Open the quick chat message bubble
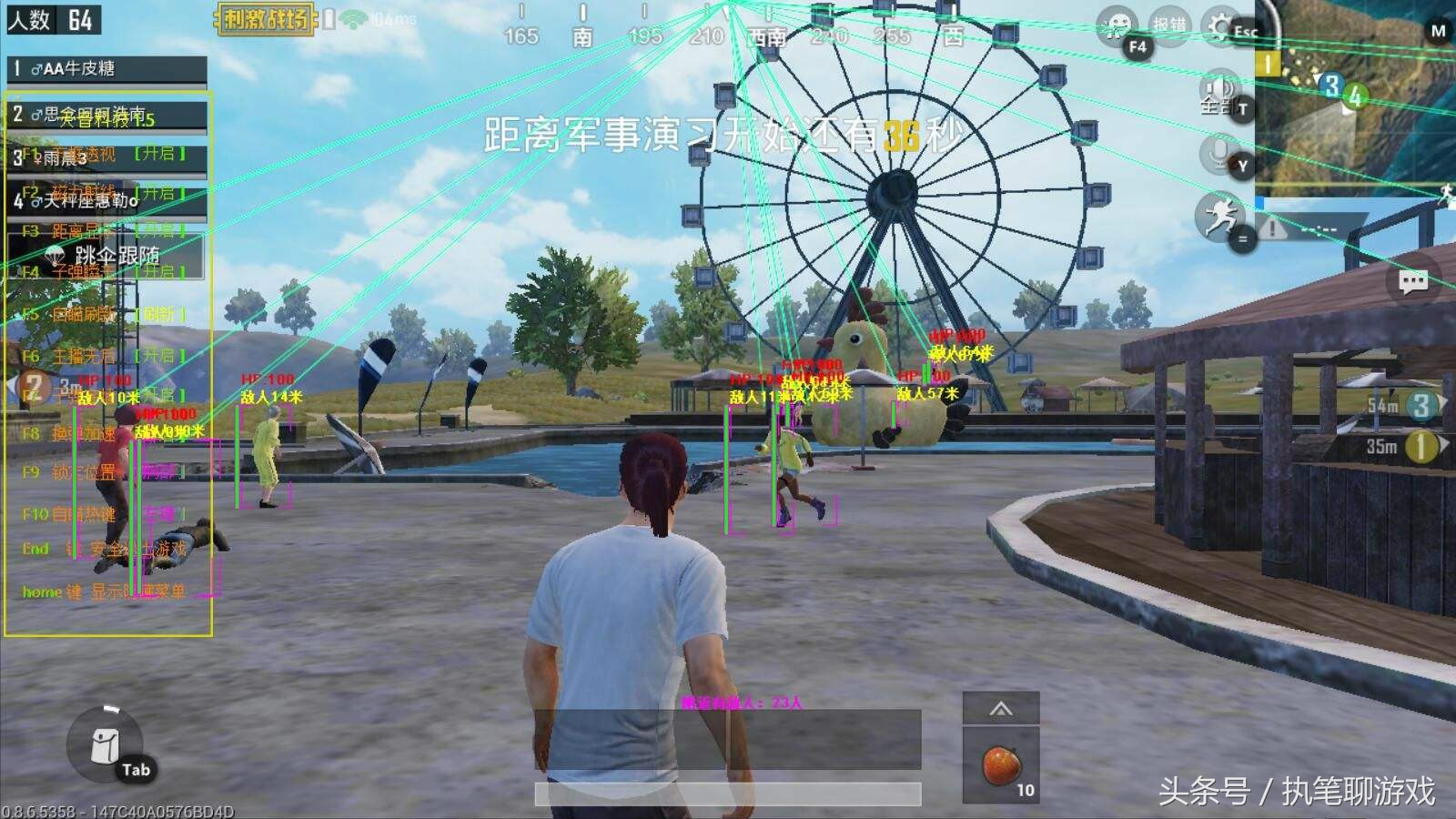This screenshot has height=819, width=1456. pos(1413,282)
